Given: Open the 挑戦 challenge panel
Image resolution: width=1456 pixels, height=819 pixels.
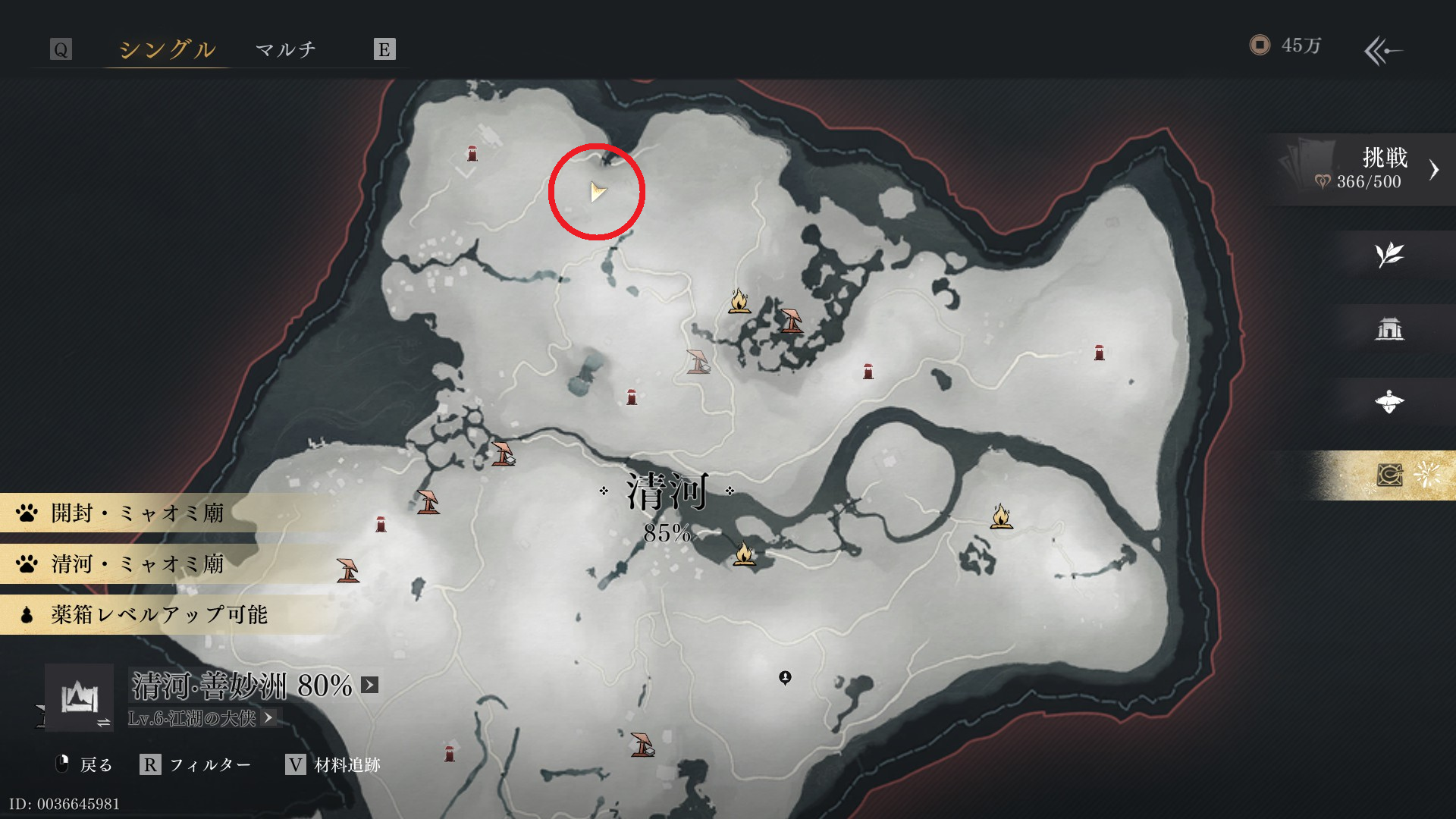Looking at the screenshot, I should click(x=1365, y=169).
